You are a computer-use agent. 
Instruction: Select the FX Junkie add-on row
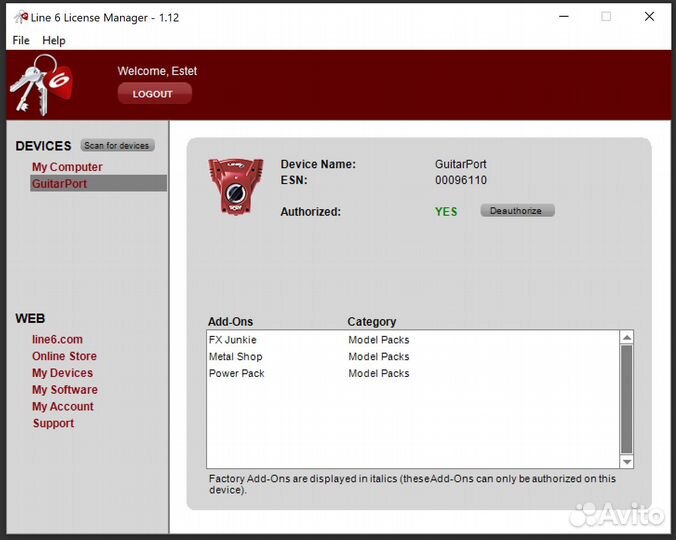click(232, 340)
